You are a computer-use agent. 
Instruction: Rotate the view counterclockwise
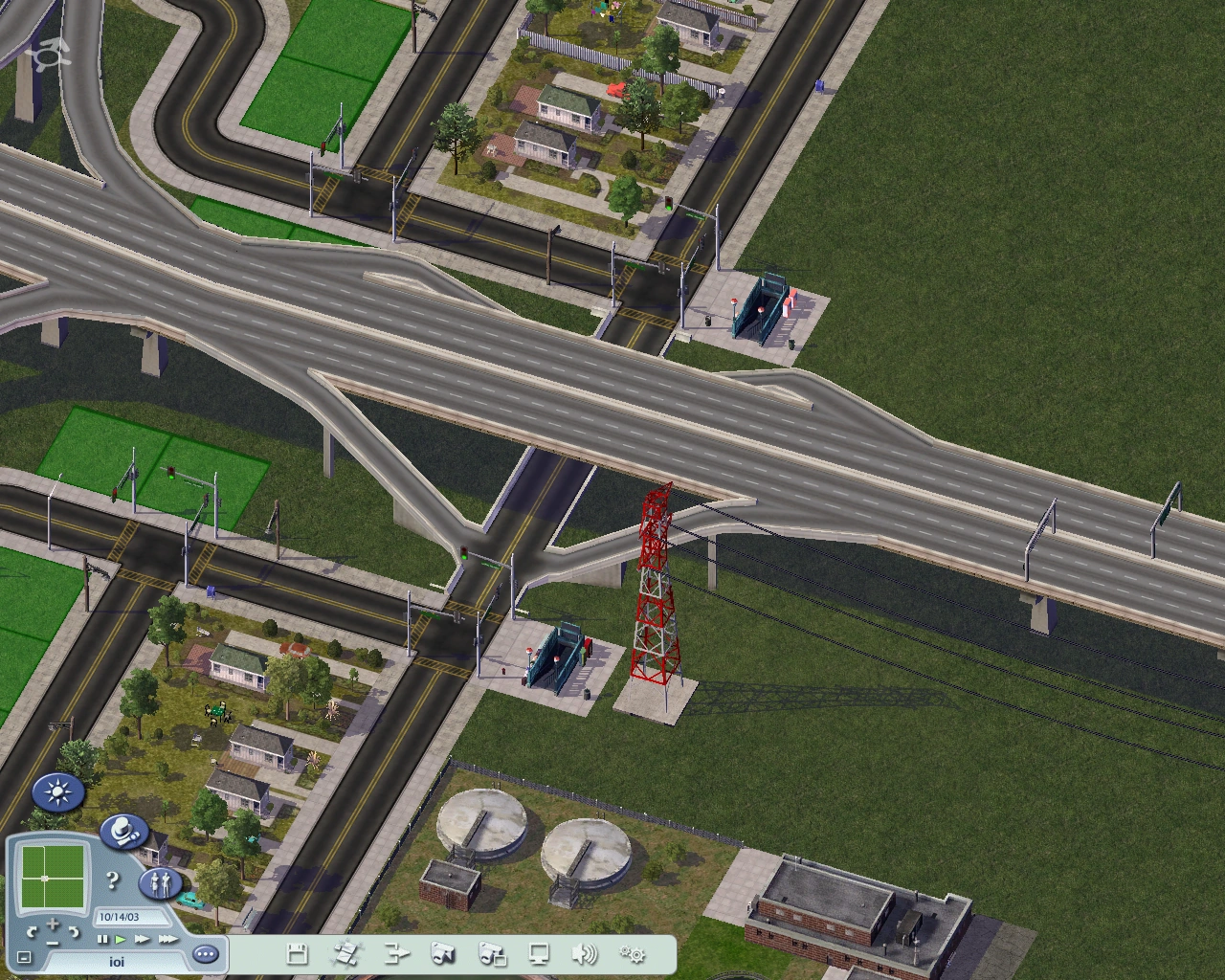click(32, 932)
